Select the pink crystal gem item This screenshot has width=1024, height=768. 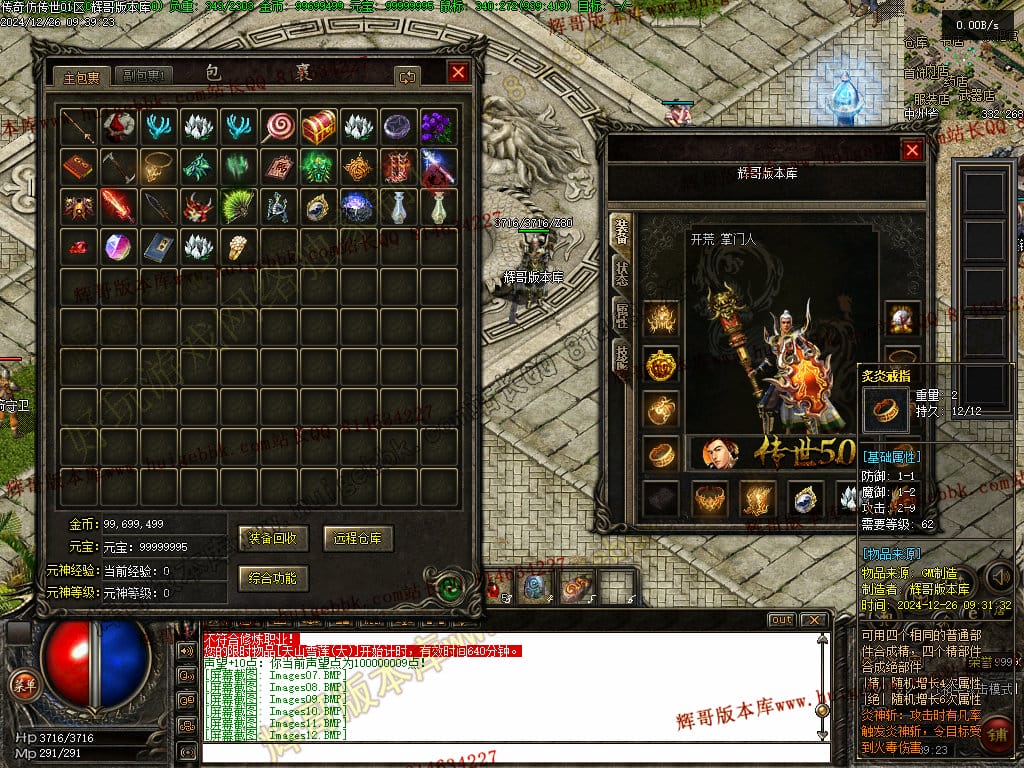pos(119,246)
